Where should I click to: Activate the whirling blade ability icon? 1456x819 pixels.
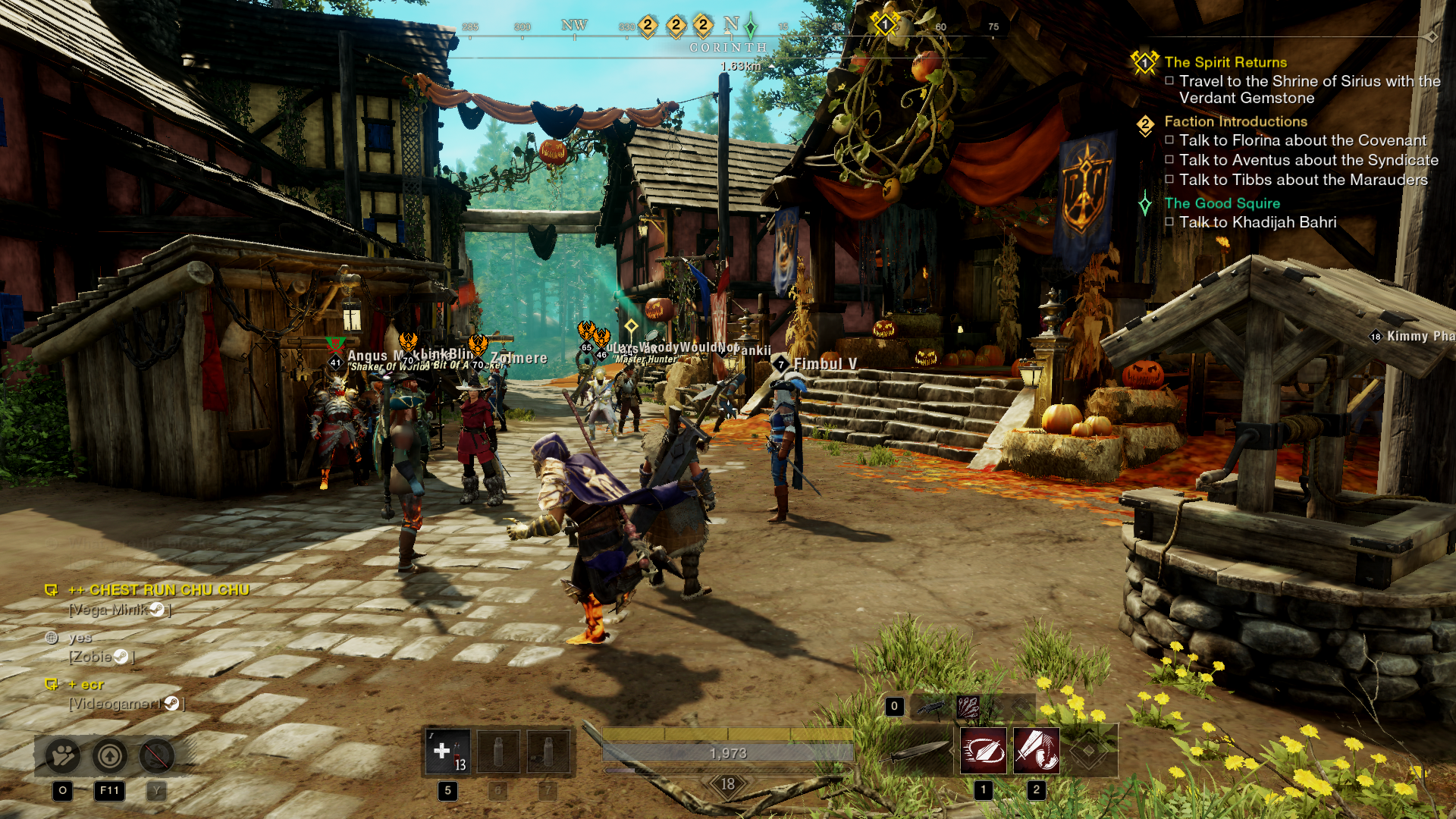pos(983,751)
